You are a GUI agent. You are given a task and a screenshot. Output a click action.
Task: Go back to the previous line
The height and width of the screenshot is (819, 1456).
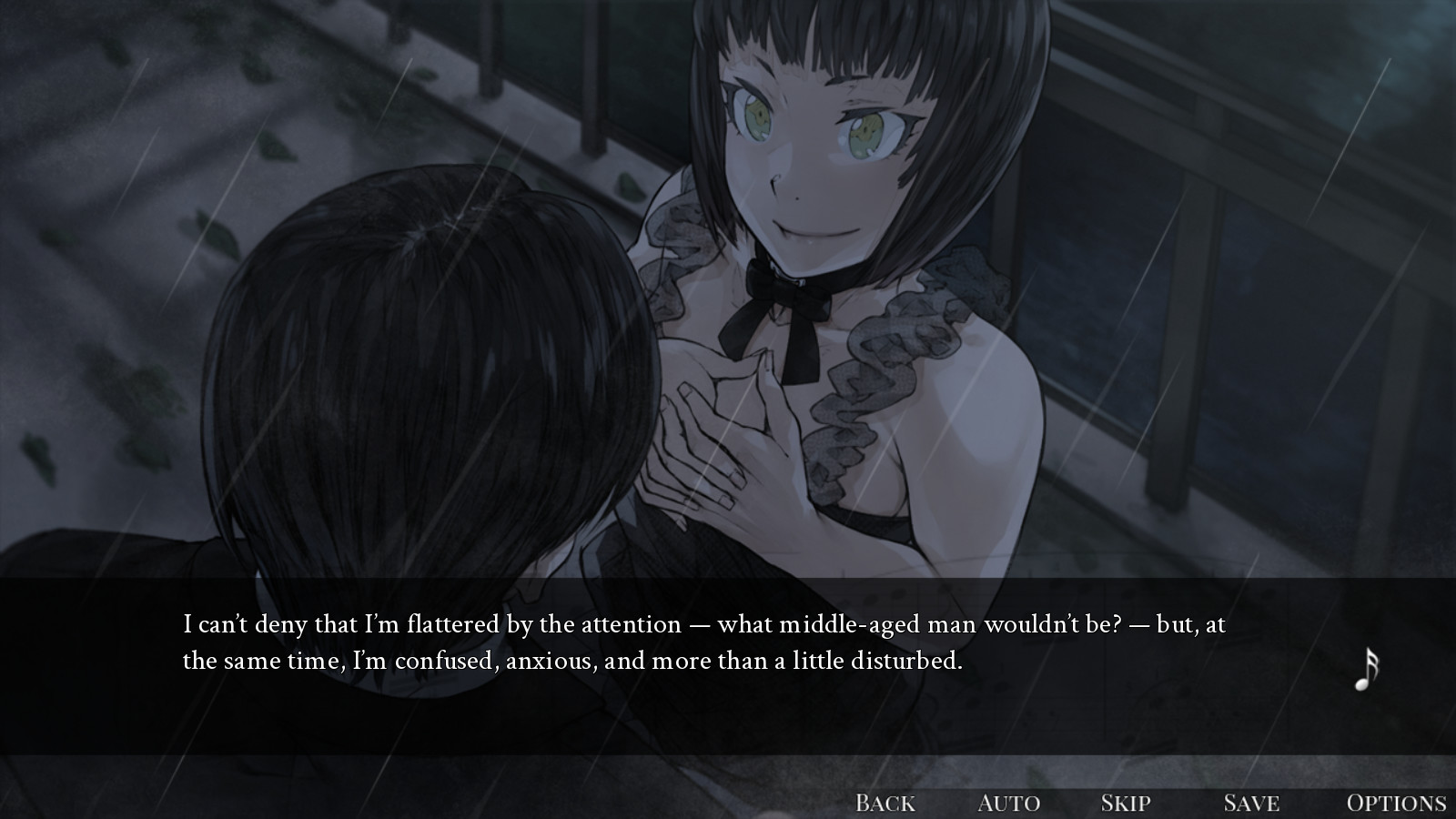885,803
